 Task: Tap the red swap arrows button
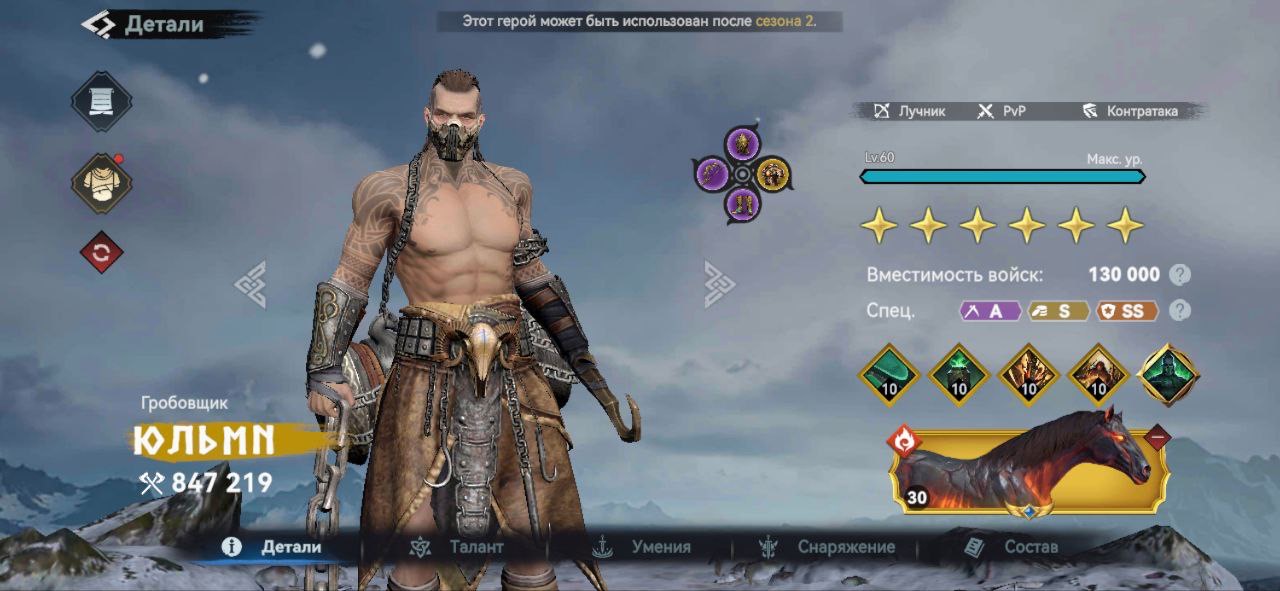(101, 253)
